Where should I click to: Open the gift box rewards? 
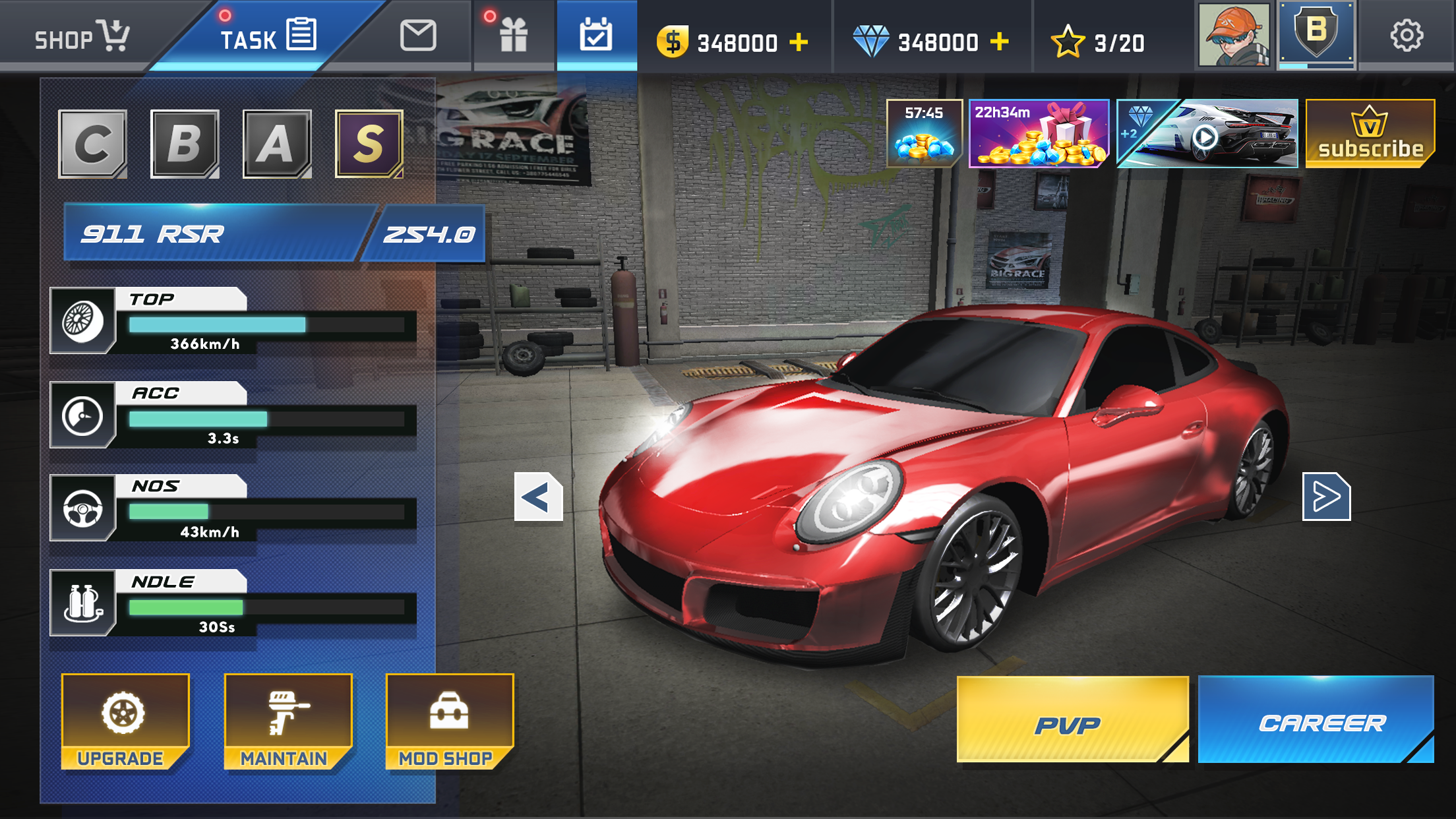coord(513,36)
